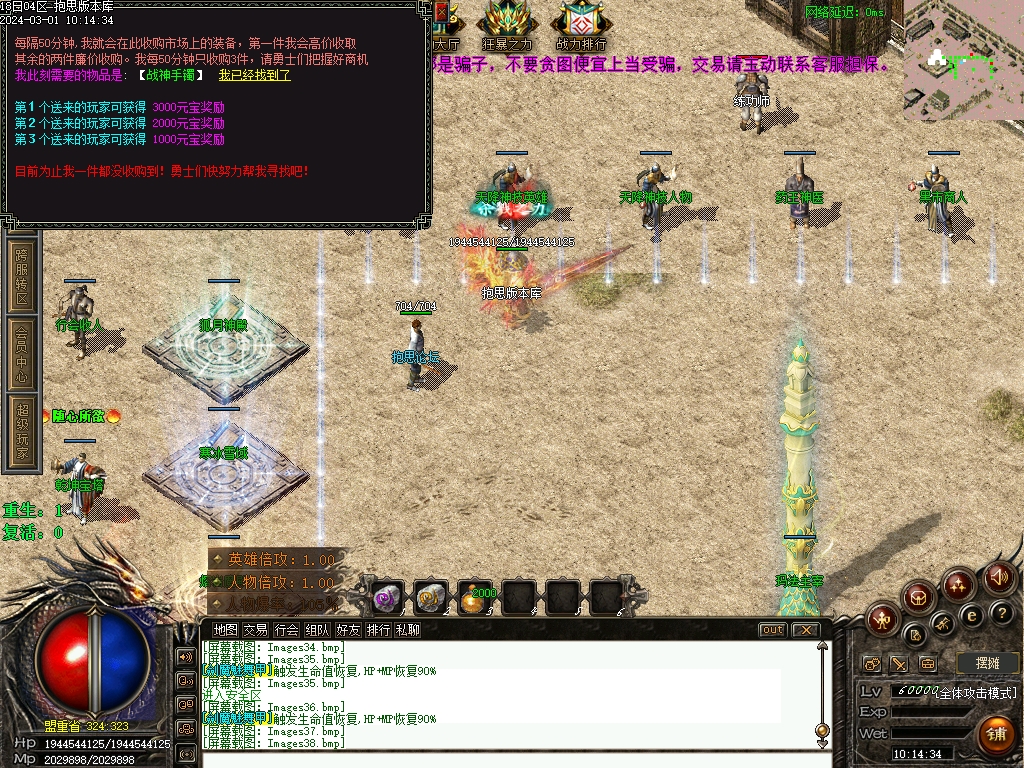Close the chat window with X

click(x=804, y=630)
